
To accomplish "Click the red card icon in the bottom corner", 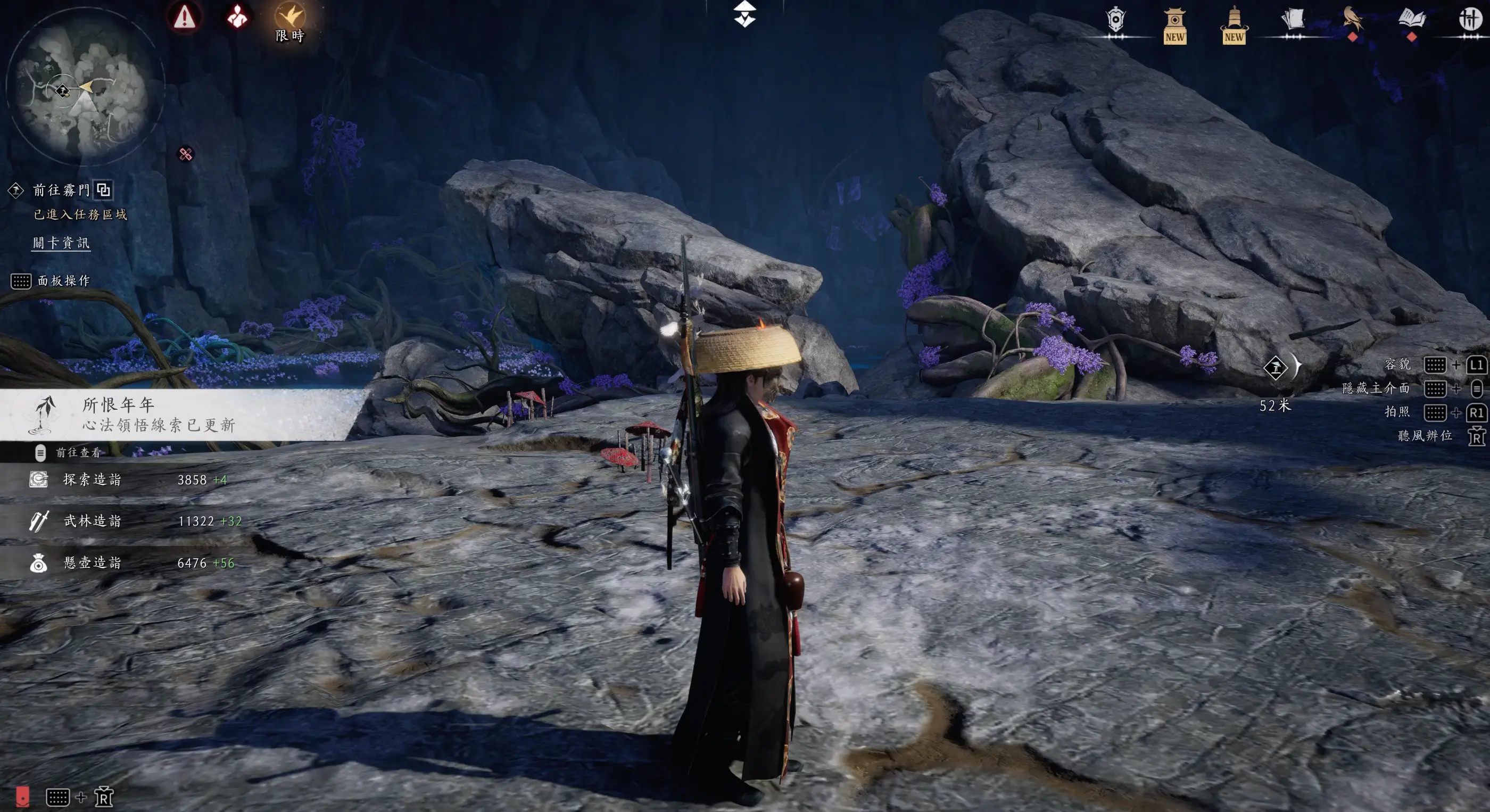I will tap(22, 797).
